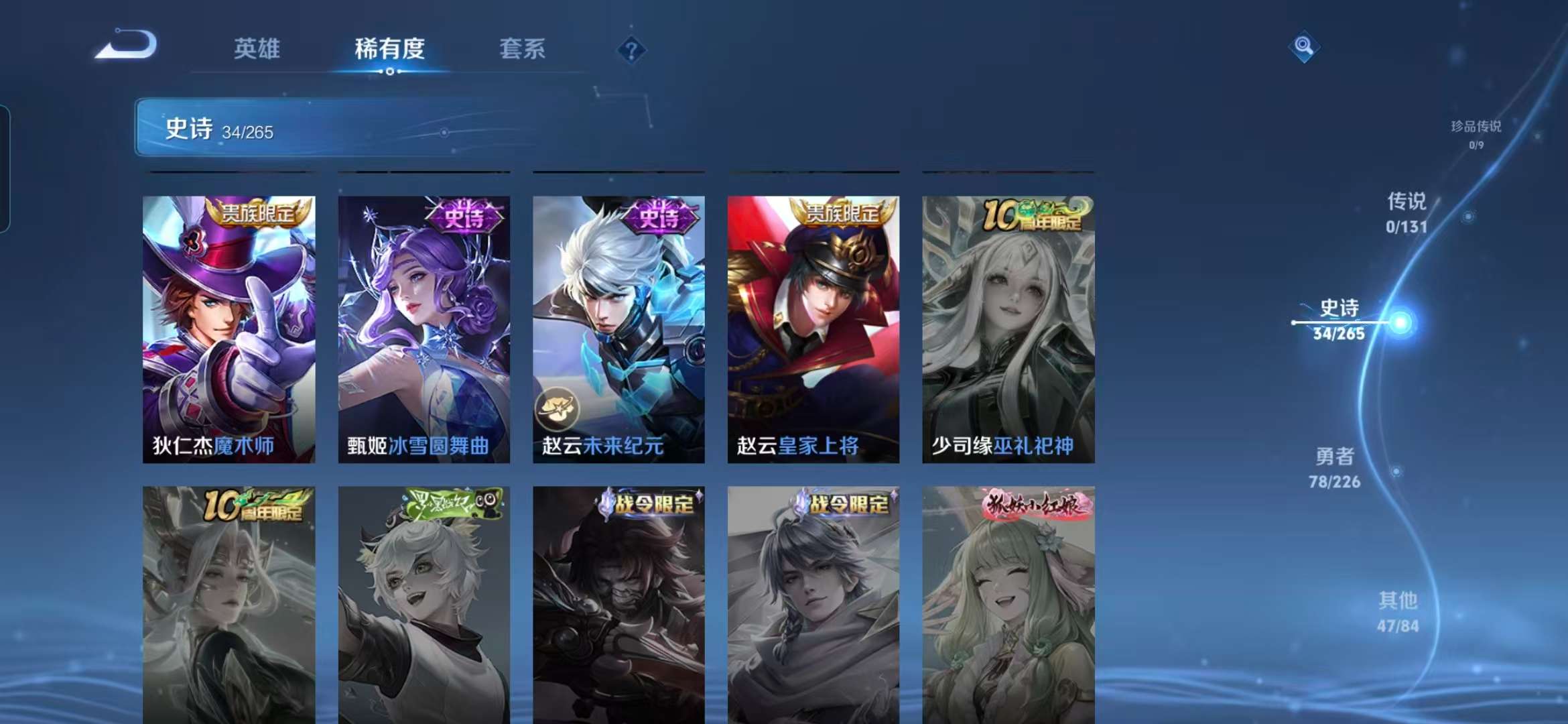Switch to the 套系 tab
Screen dimensions: 1568x724
[x=521, y=50]
